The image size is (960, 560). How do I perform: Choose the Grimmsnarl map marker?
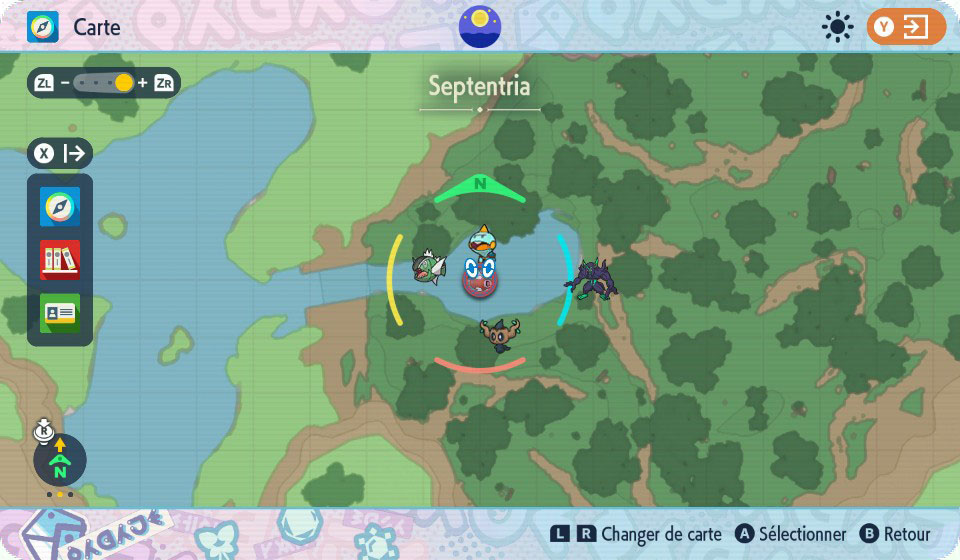pos(591,278)
